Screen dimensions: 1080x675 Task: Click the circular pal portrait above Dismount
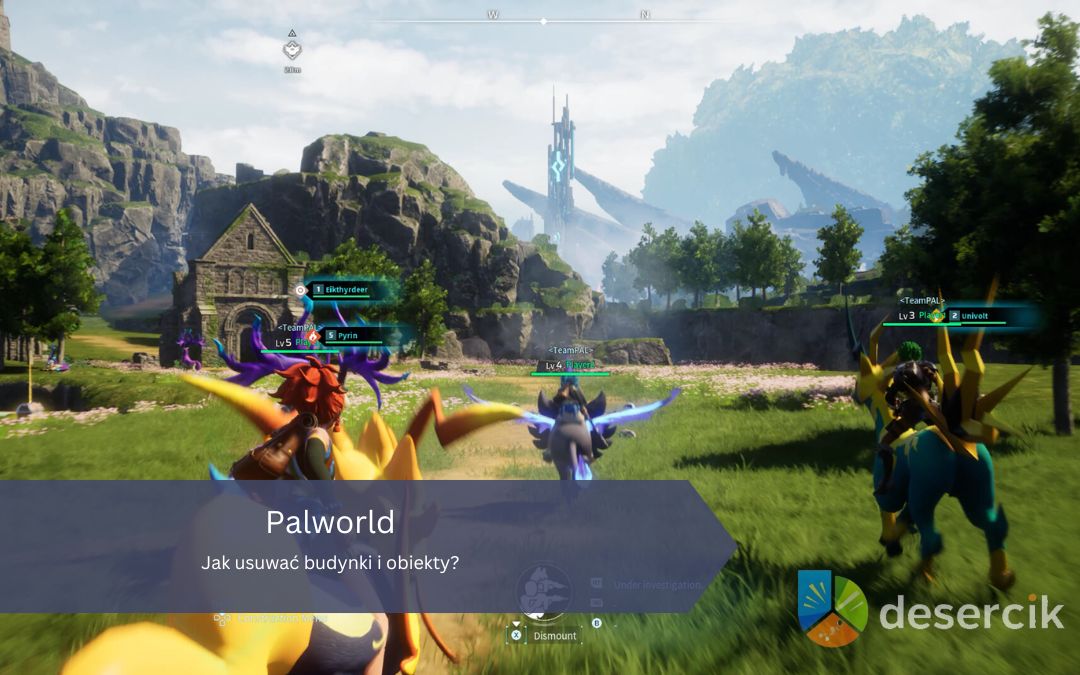(544, 590)
